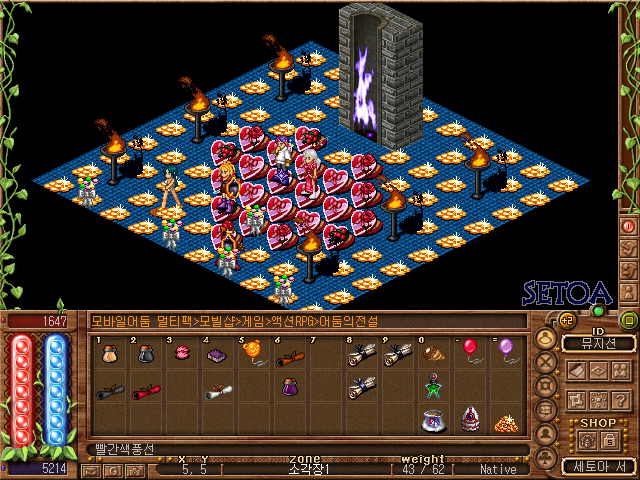Image resolution: width=640 pixels, height=480 pixels.
Task: Click the yellow +2 badge button
Action: pyautogui.click(x=565, y=319)
